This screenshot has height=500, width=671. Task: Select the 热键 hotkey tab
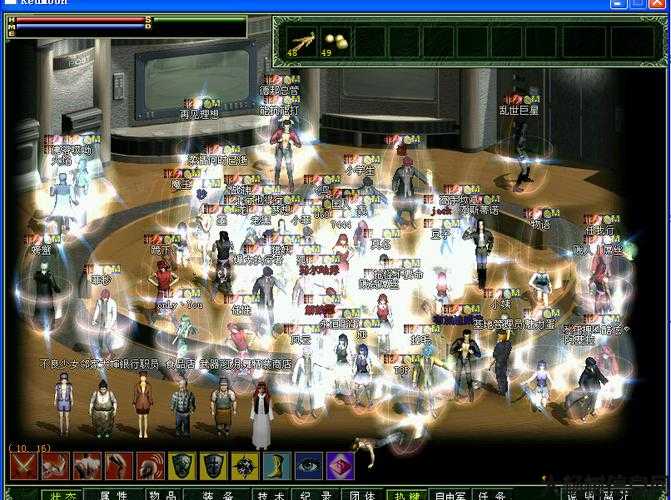(404, 493)
